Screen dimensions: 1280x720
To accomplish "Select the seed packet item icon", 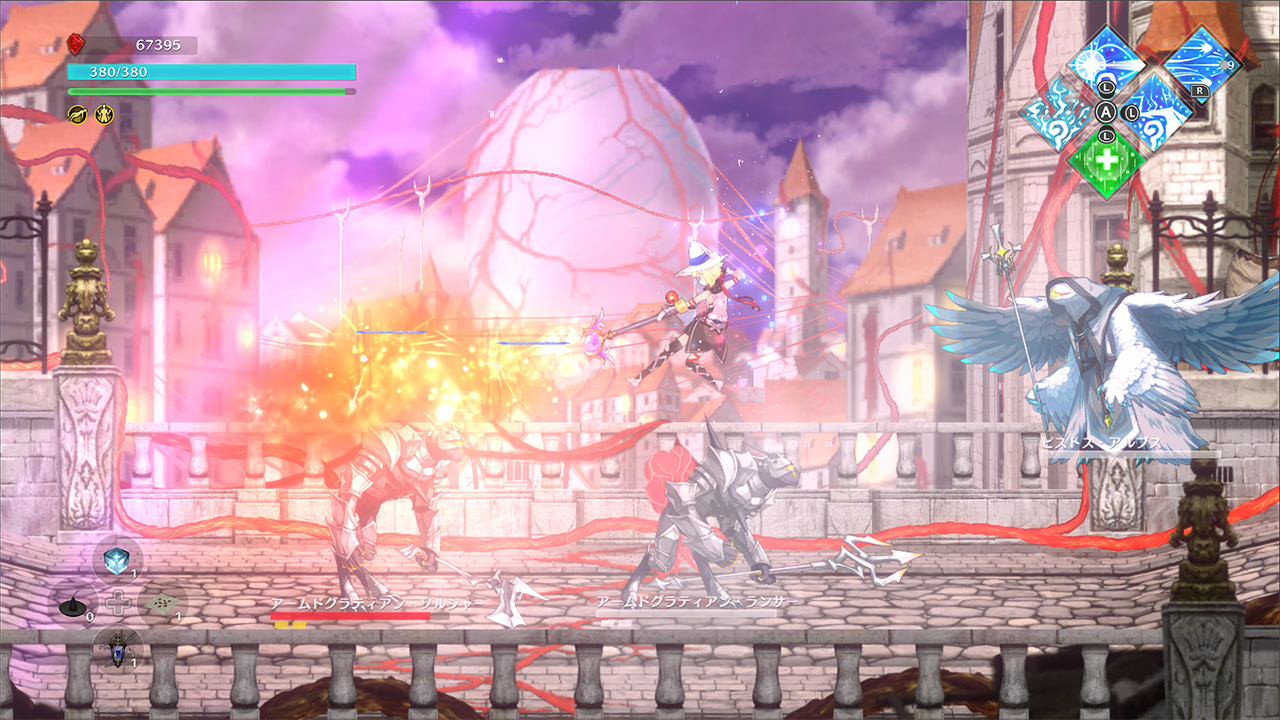I will click(x=161, y=602).
